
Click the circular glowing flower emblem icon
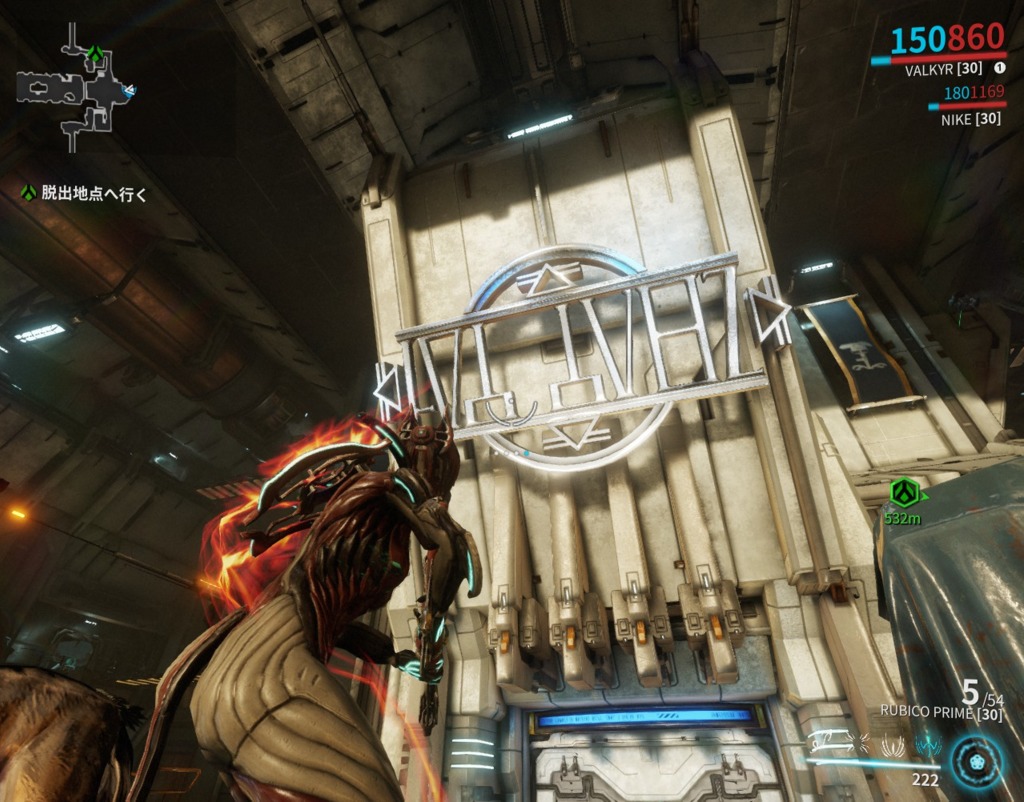(974, 759)
